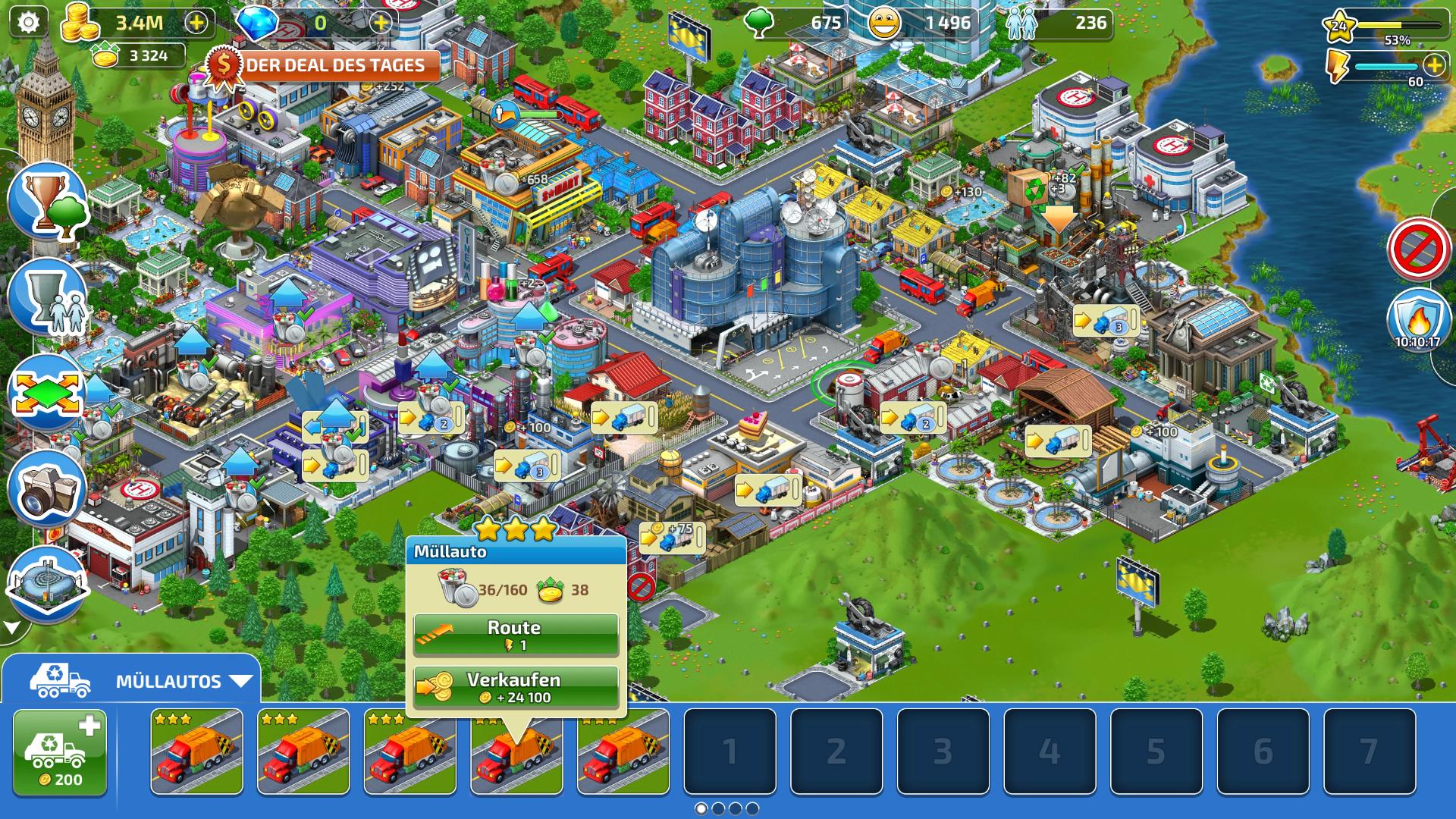The image size is (1456, 819).
Task: Activate the green expand-area arrows icon
Action: coord(47,393)
